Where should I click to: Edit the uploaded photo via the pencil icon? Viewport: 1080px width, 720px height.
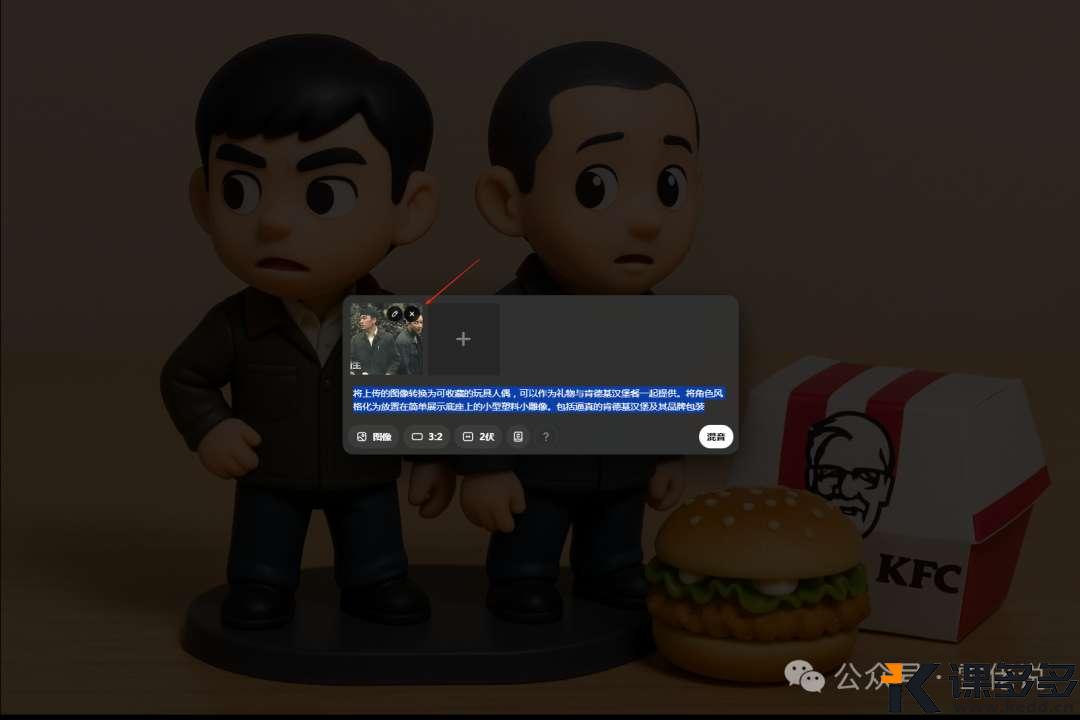coord(395,314)
